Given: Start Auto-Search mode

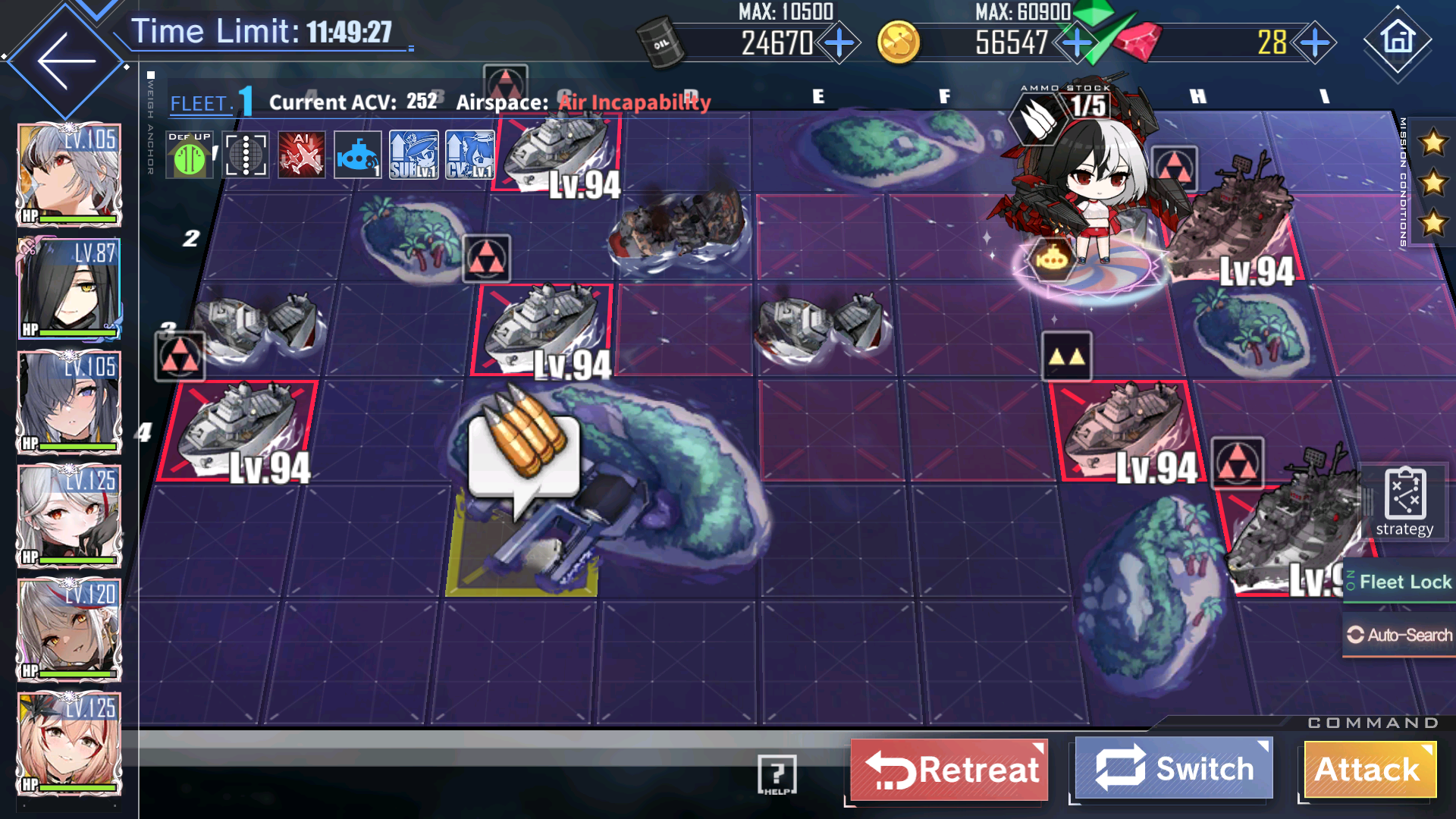Looking at the screenshot, I should [1400, 635].
